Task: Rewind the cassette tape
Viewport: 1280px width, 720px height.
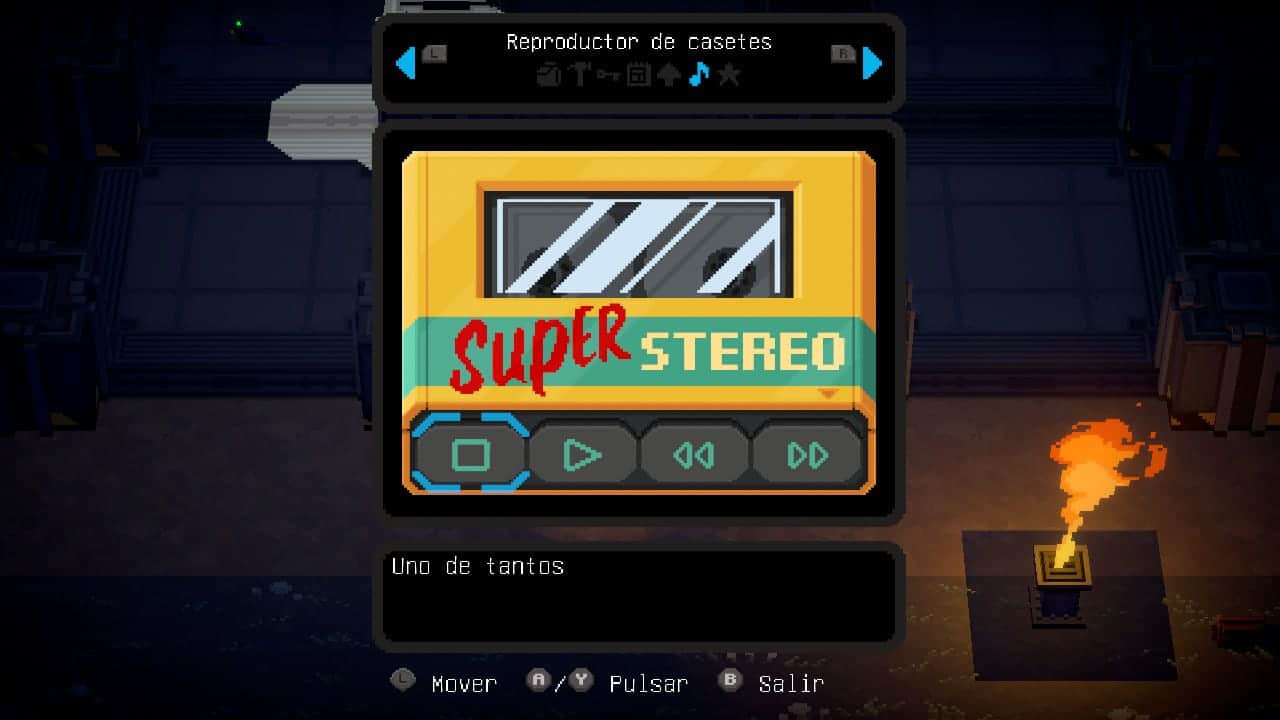Action: [x=694, y=455]
